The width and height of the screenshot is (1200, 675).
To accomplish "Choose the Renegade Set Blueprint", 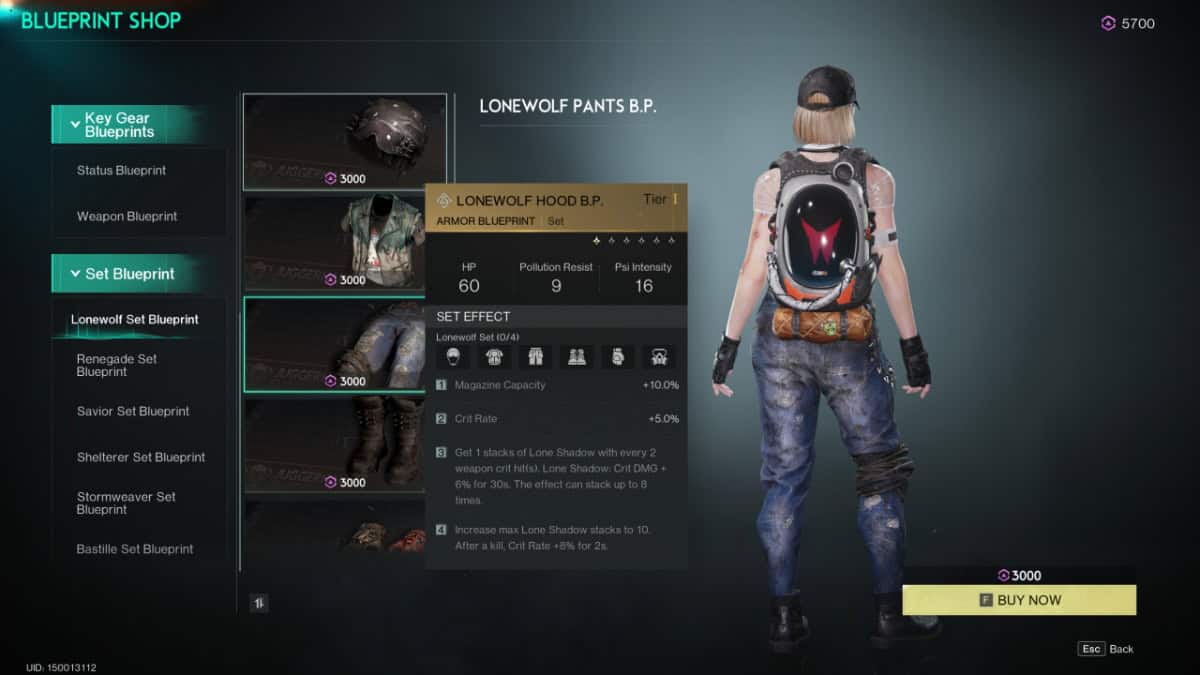I will tap(117, 365).
